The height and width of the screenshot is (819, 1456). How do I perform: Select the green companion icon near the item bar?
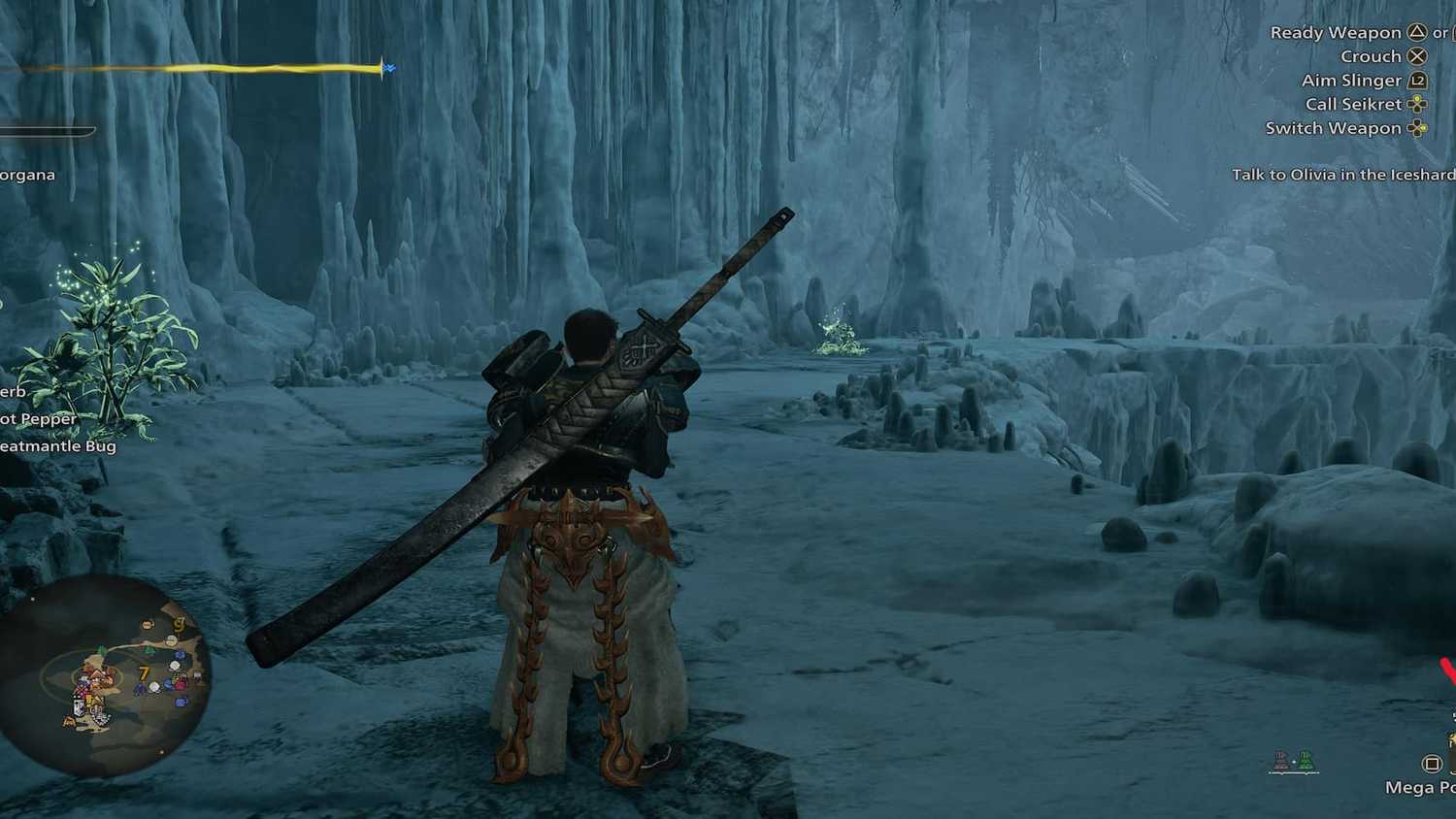click(1307, 761)
